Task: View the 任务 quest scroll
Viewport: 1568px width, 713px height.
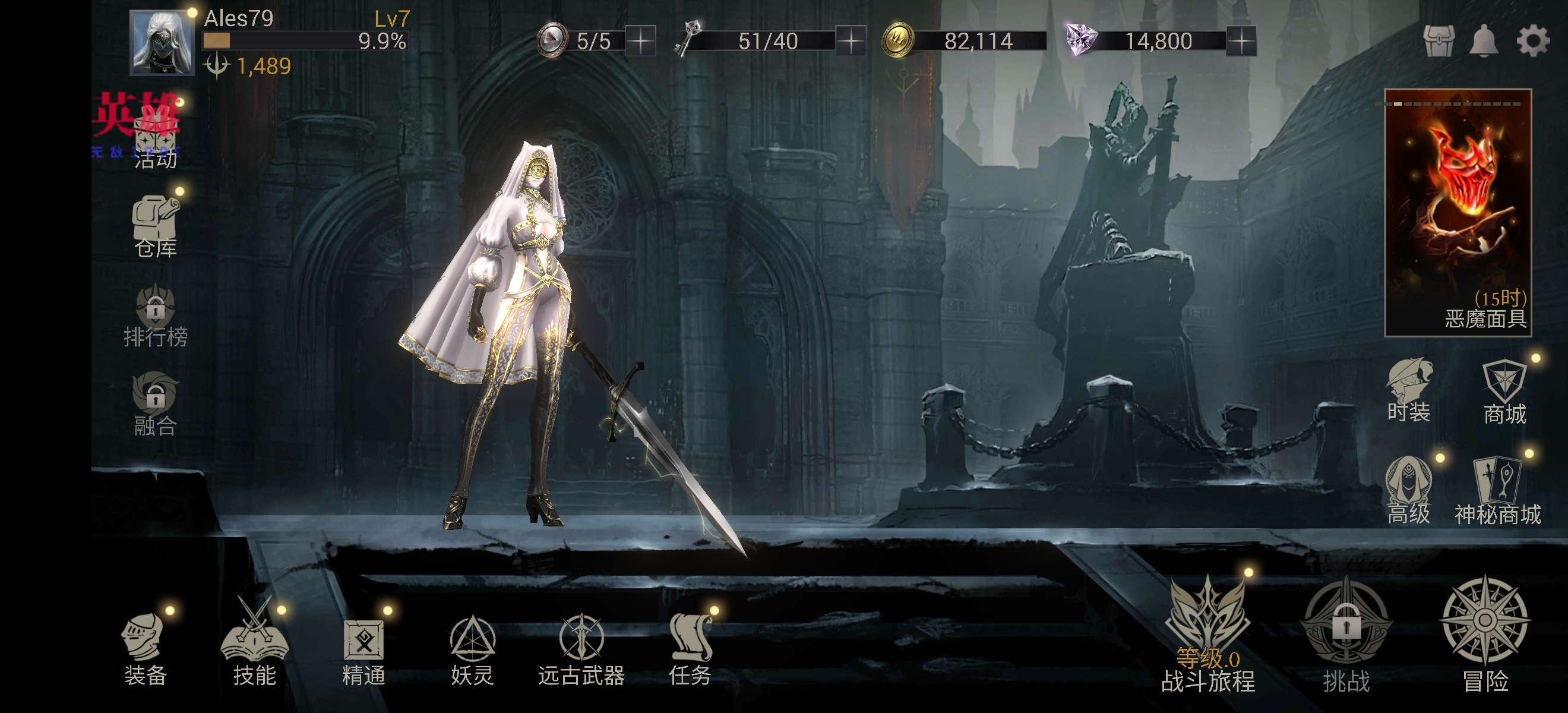Action: coord(690,649)
